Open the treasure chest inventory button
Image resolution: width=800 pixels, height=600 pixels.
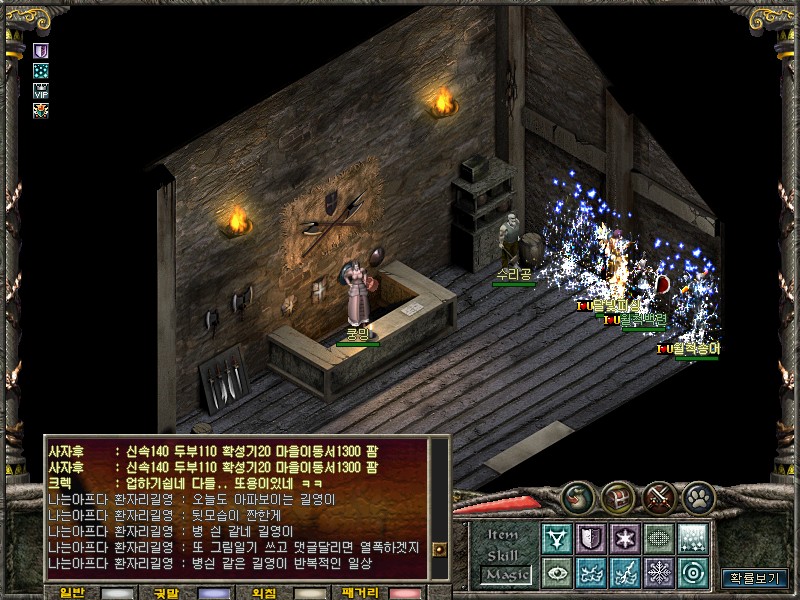click(x=619, y=497)
